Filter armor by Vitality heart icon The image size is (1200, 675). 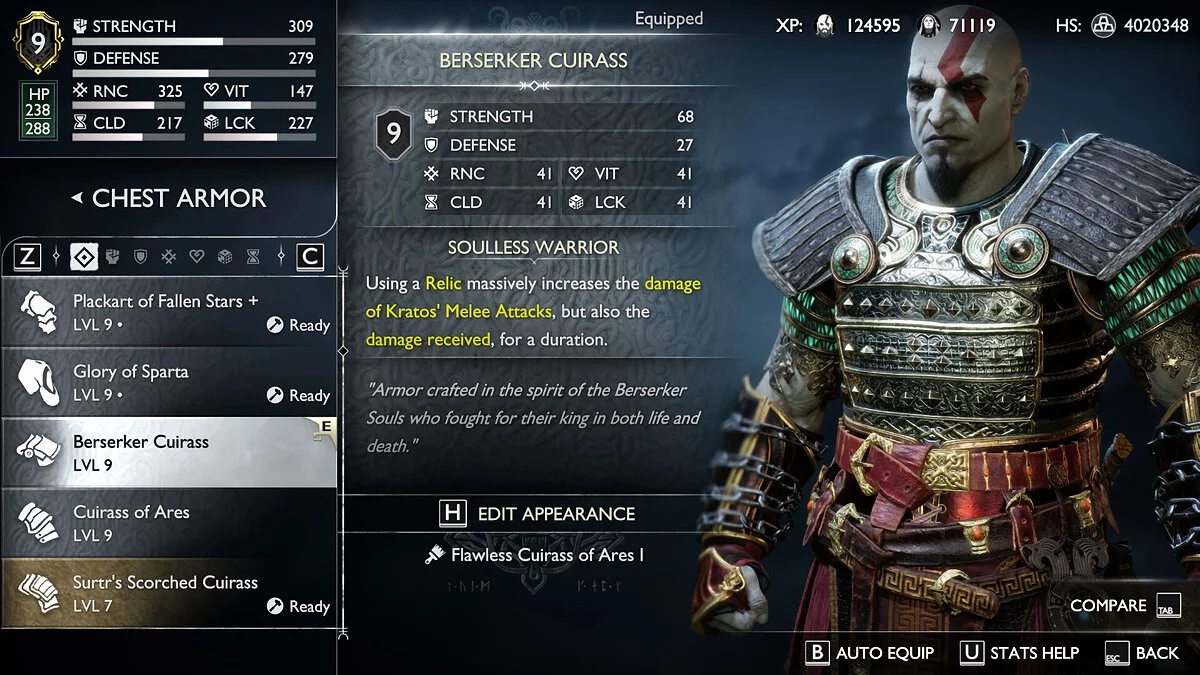[197, 257]
